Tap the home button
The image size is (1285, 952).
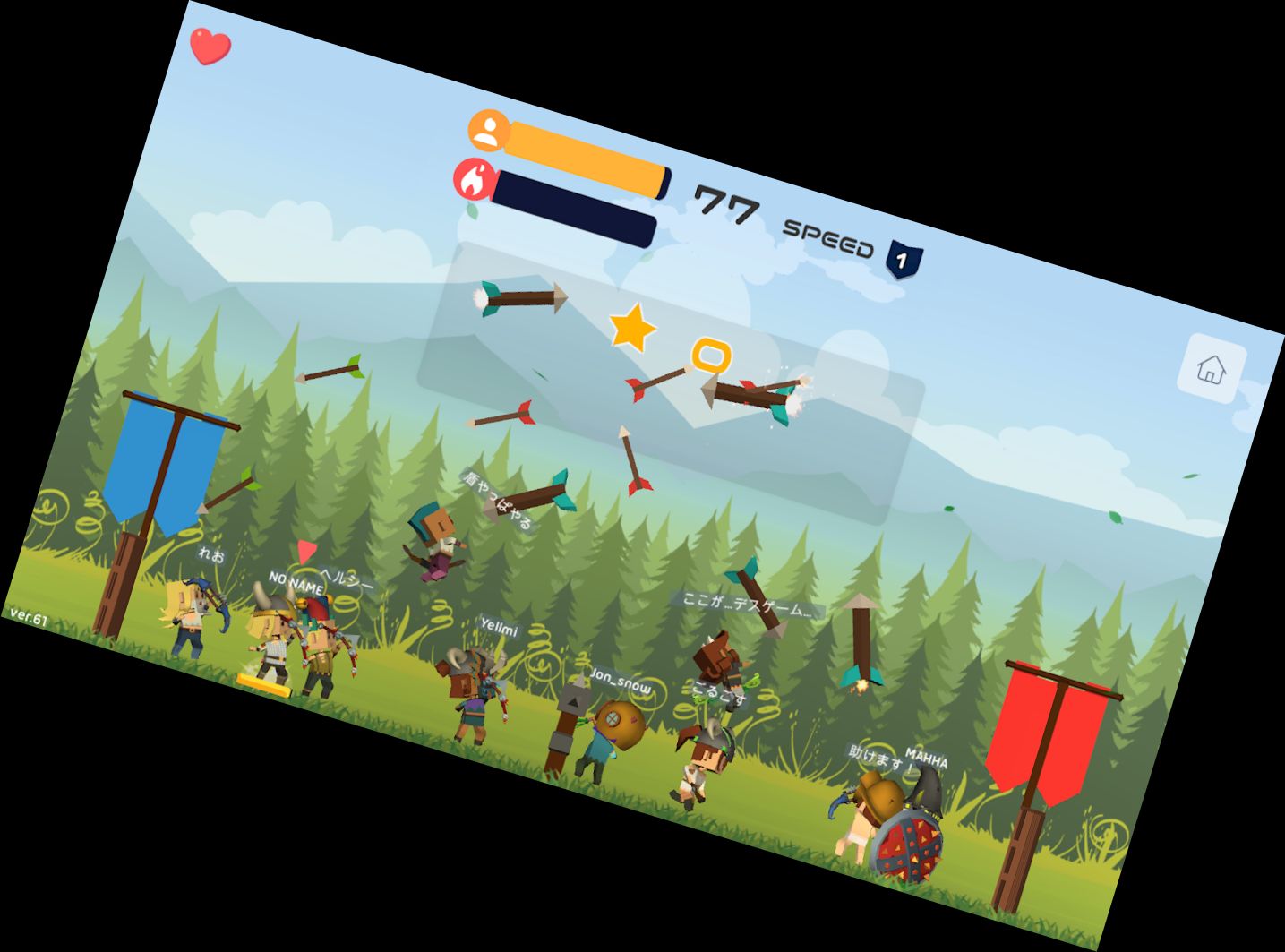[x=1212, y=368]
